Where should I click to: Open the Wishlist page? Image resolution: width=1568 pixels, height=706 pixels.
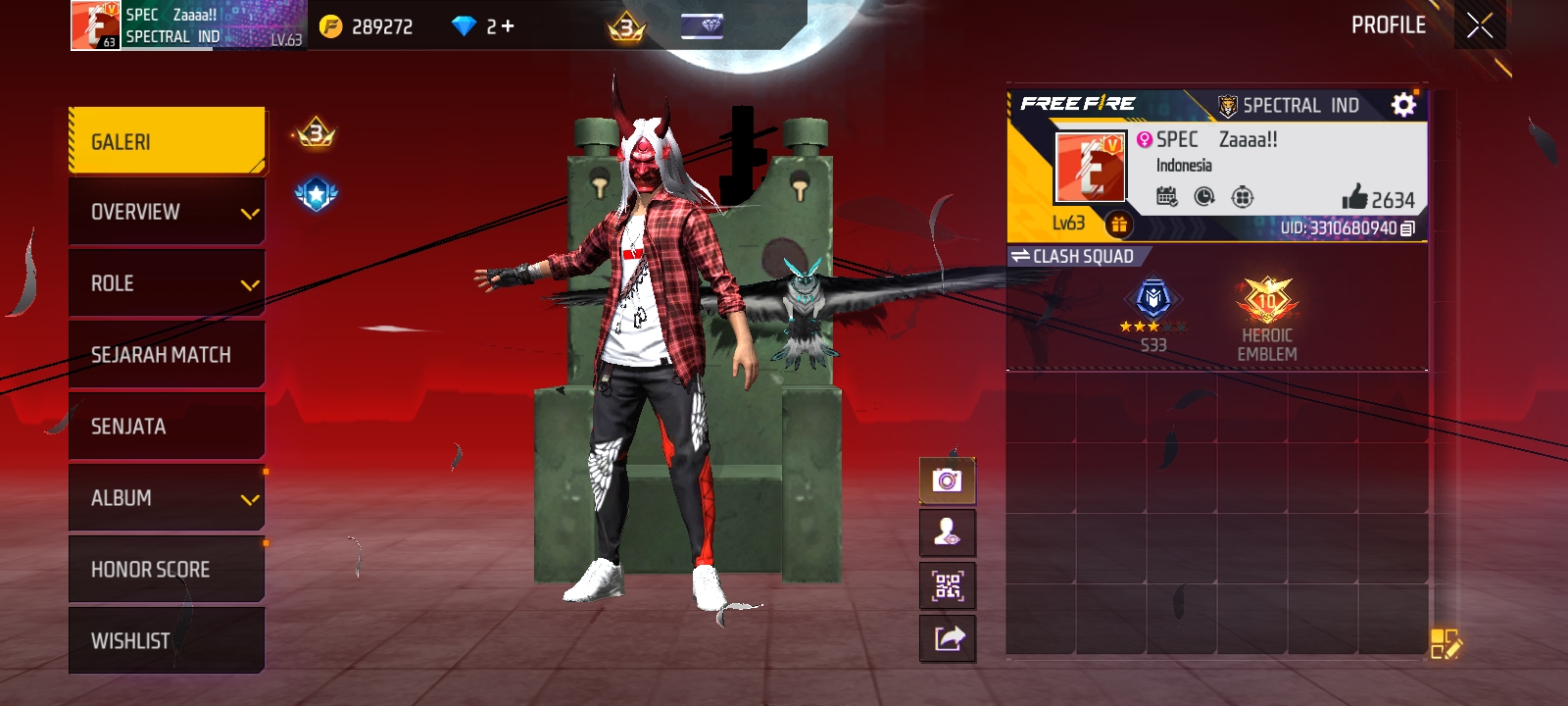(x=167, y=641)
